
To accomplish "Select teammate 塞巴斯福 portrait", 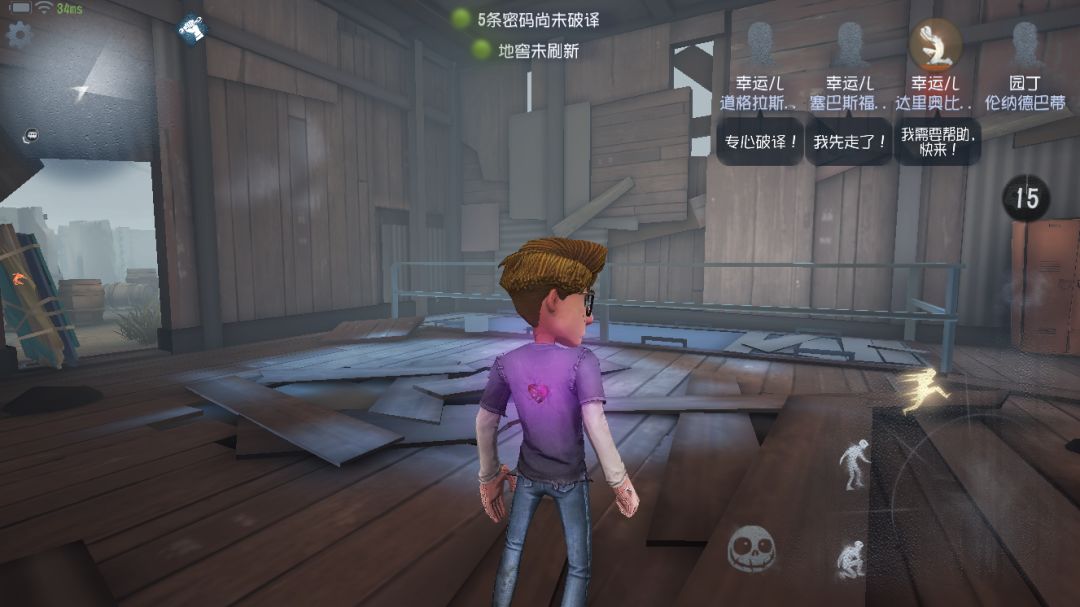I will pos(850,44).
